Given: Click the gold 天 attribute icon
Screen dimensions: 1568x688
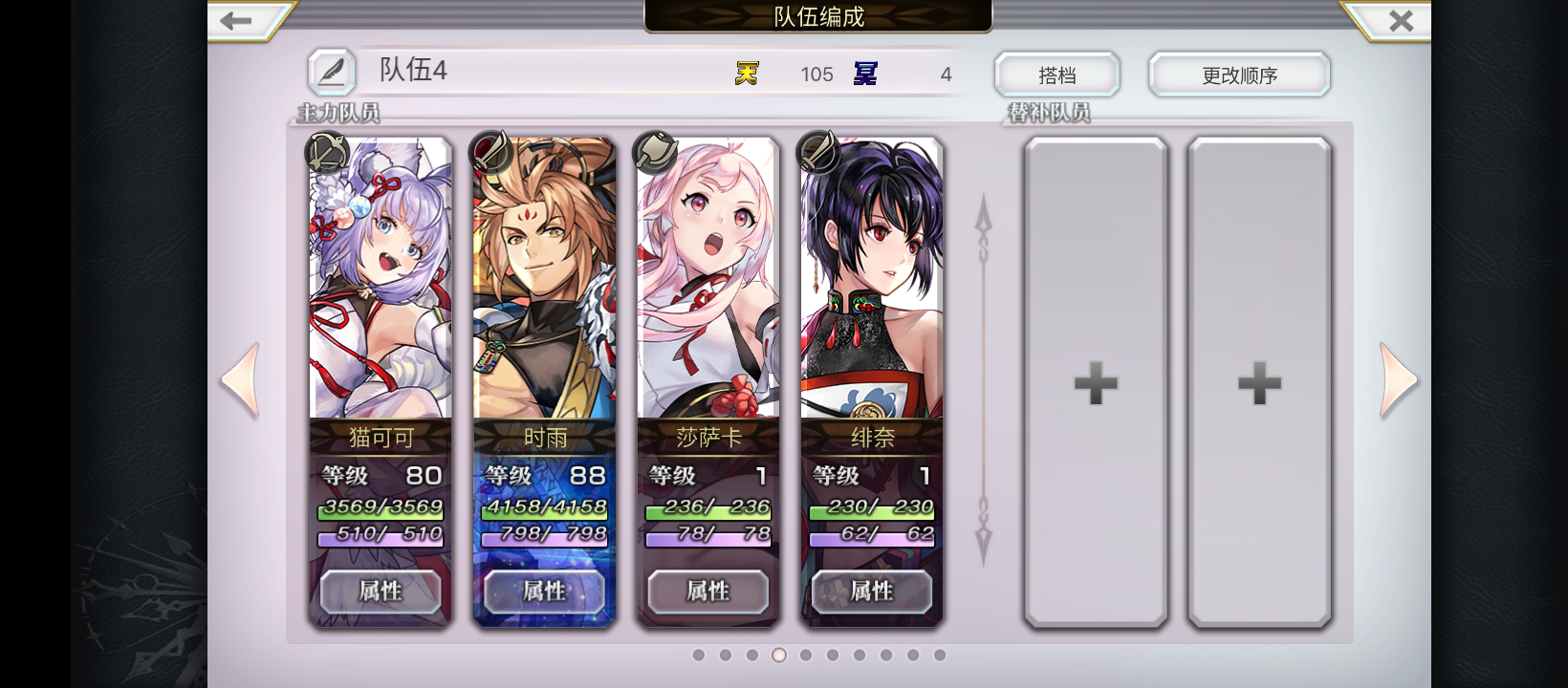Looking at the screenshot, I should [x=748, y=73].
